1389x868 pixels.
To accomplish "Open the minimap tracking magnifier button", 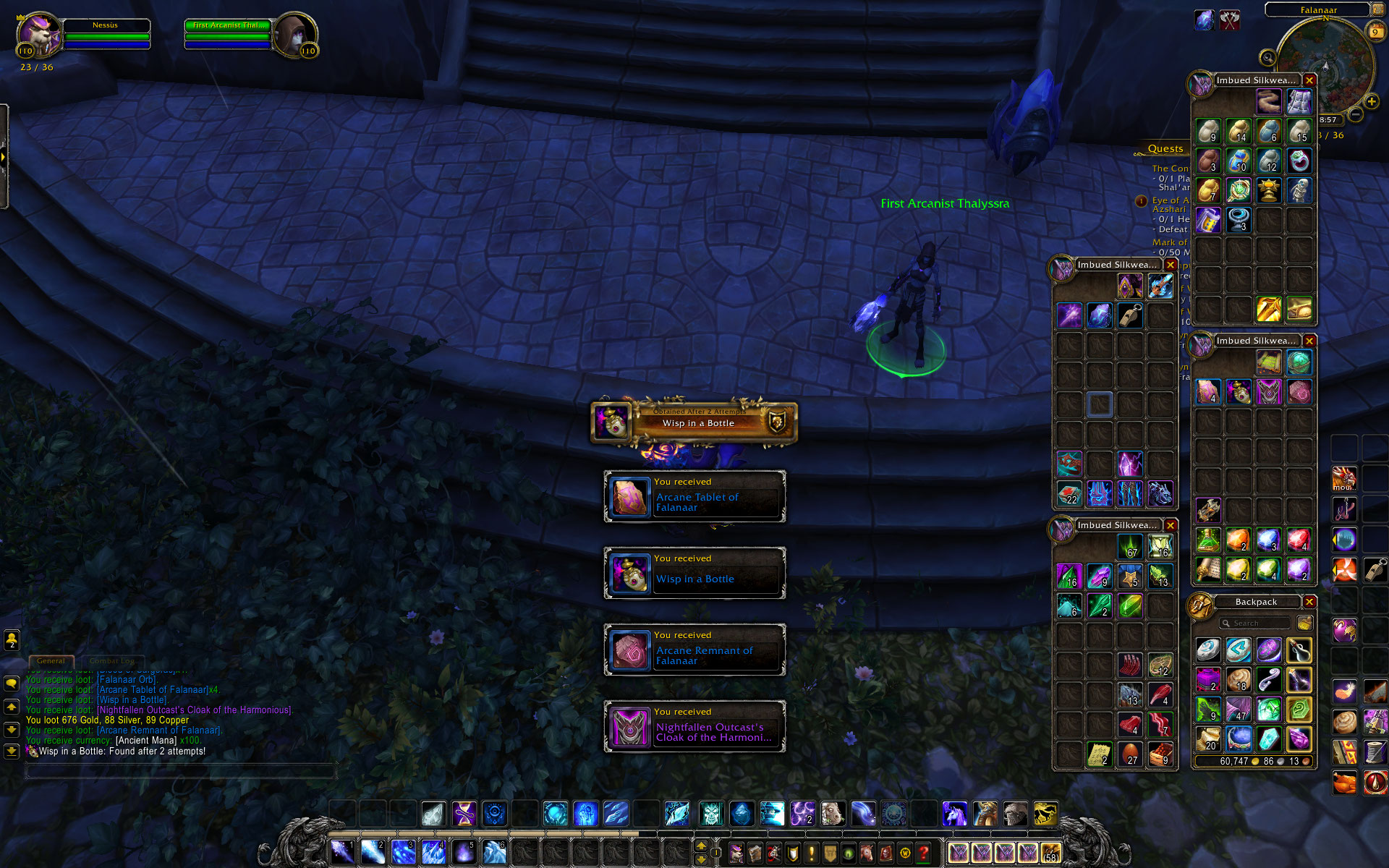I will pos(1267,57).
